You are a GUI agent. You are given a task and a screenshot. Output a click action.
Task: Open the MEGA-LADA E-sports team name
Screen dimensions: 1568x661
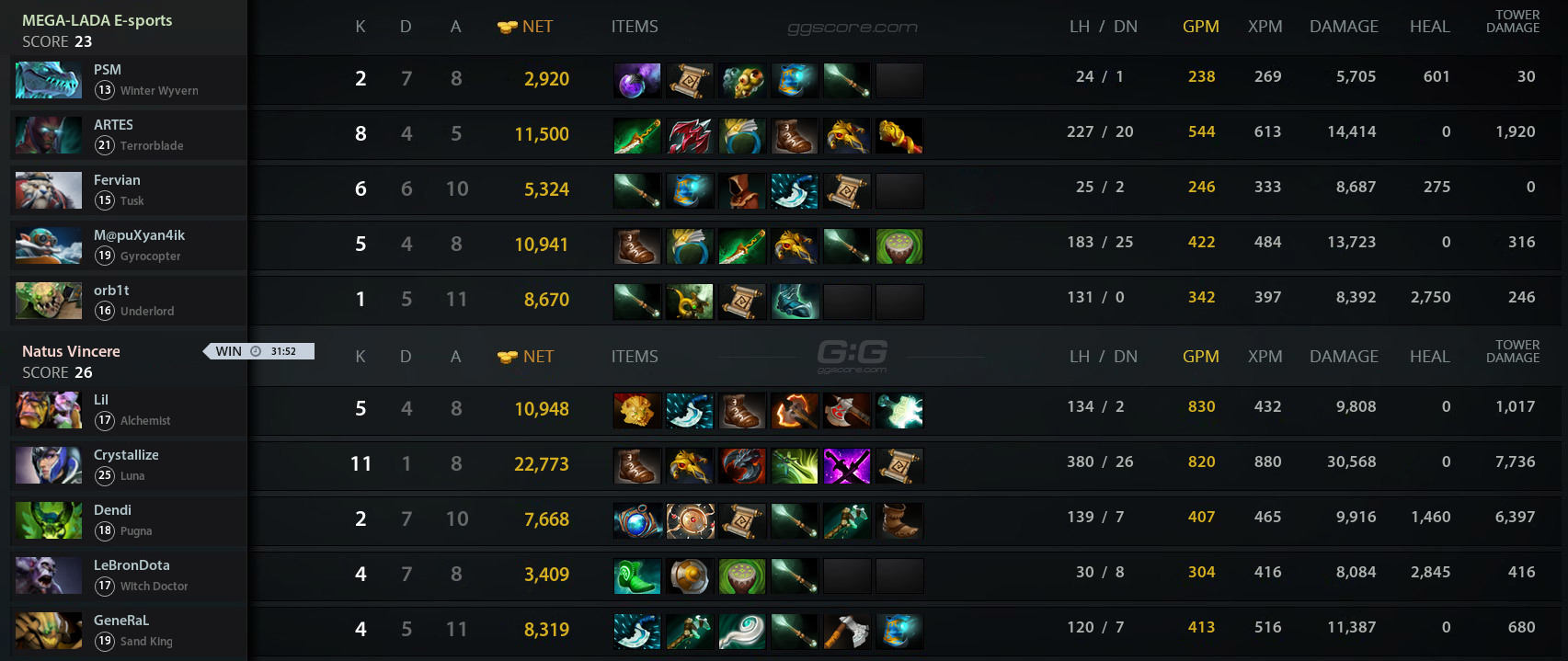[x=97, y=20]
